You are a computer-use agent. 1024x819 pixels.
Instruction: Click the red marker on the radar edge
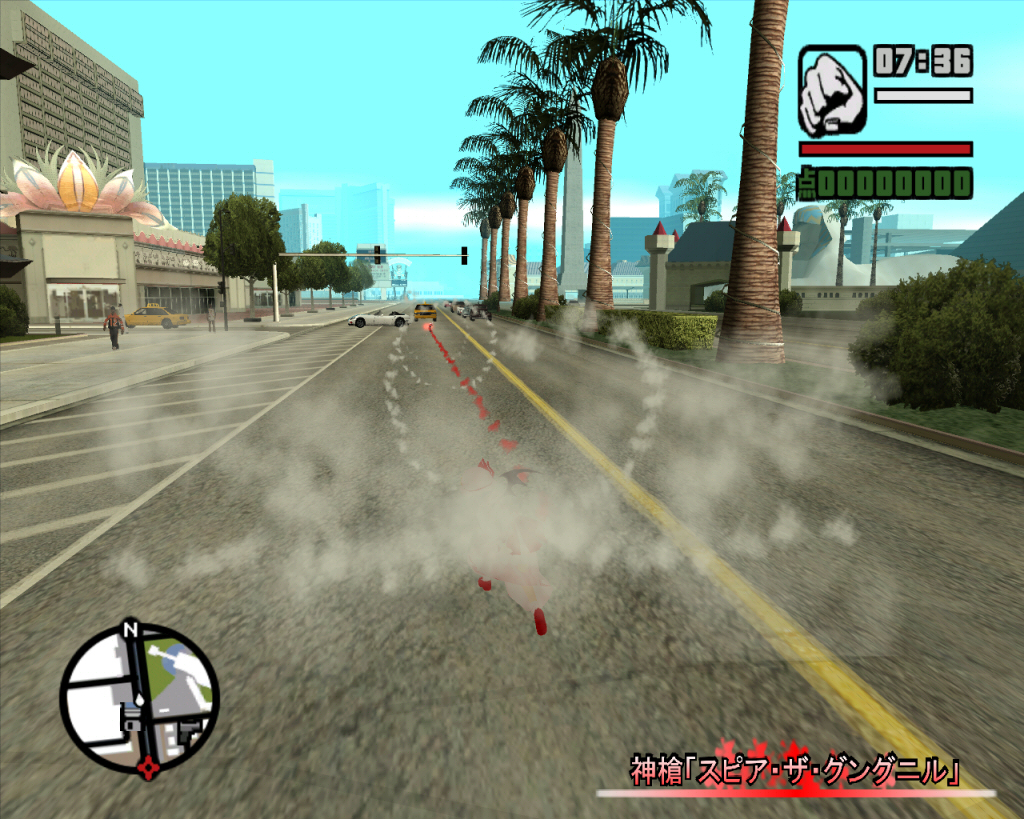[x=149, y=767]
